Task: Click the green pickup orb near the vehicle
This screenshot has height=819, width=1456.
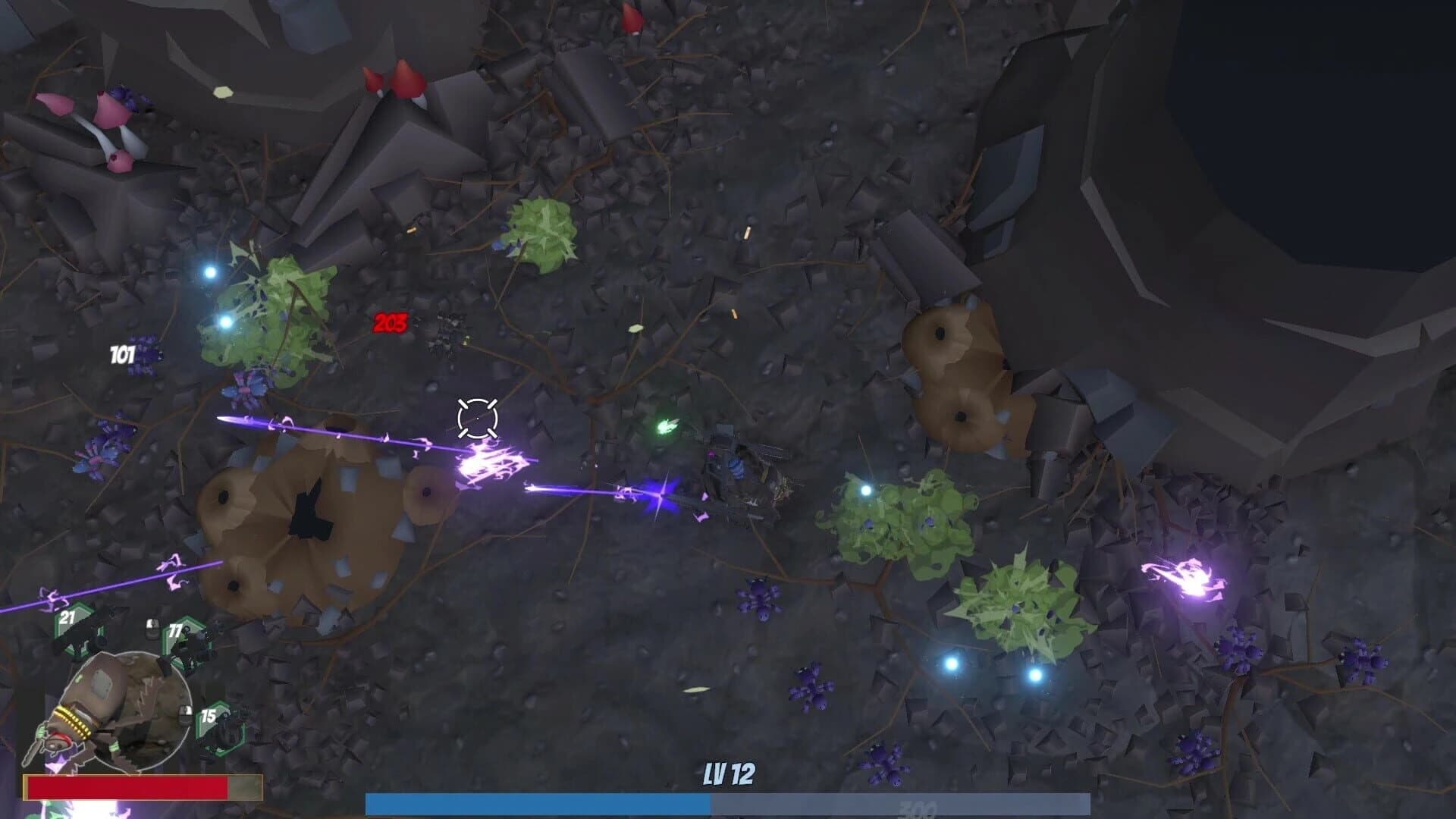Action: [667, 425]
